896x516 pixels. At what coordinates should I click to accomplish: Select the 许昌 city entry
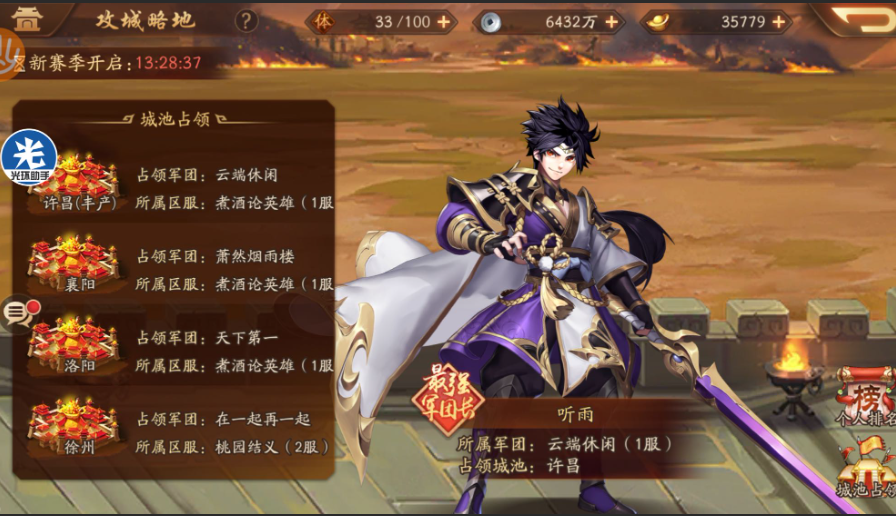[73, 182]
